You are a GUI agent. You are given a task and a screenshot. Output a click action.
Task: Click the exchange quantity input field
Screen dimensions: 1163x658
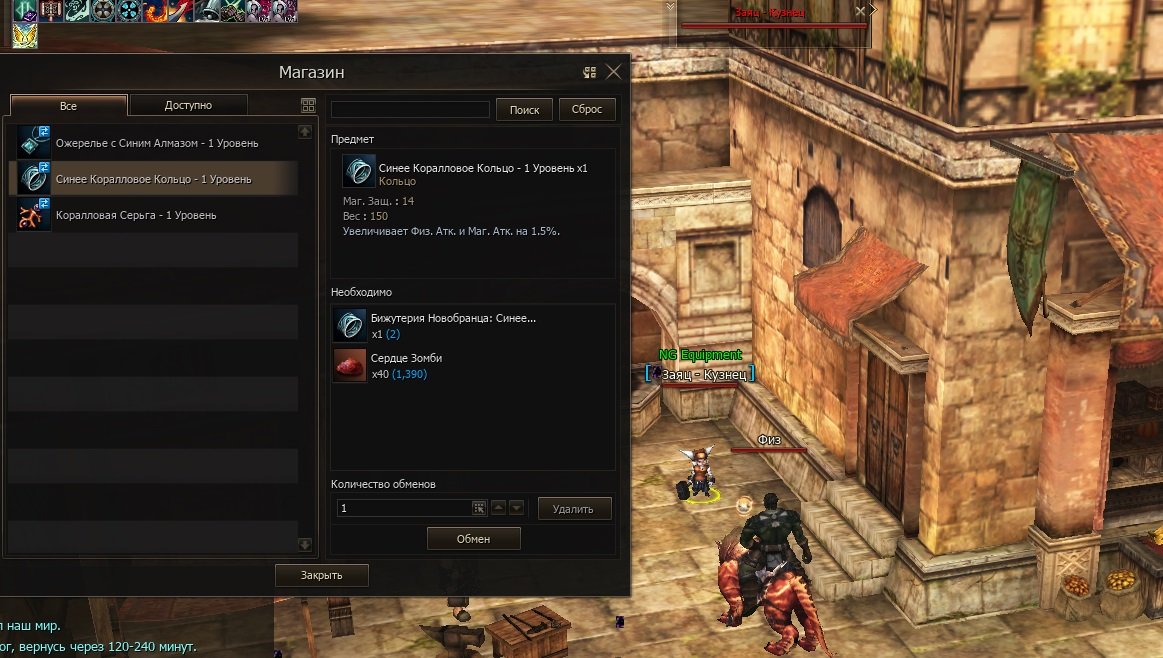(x=403, y=508)
